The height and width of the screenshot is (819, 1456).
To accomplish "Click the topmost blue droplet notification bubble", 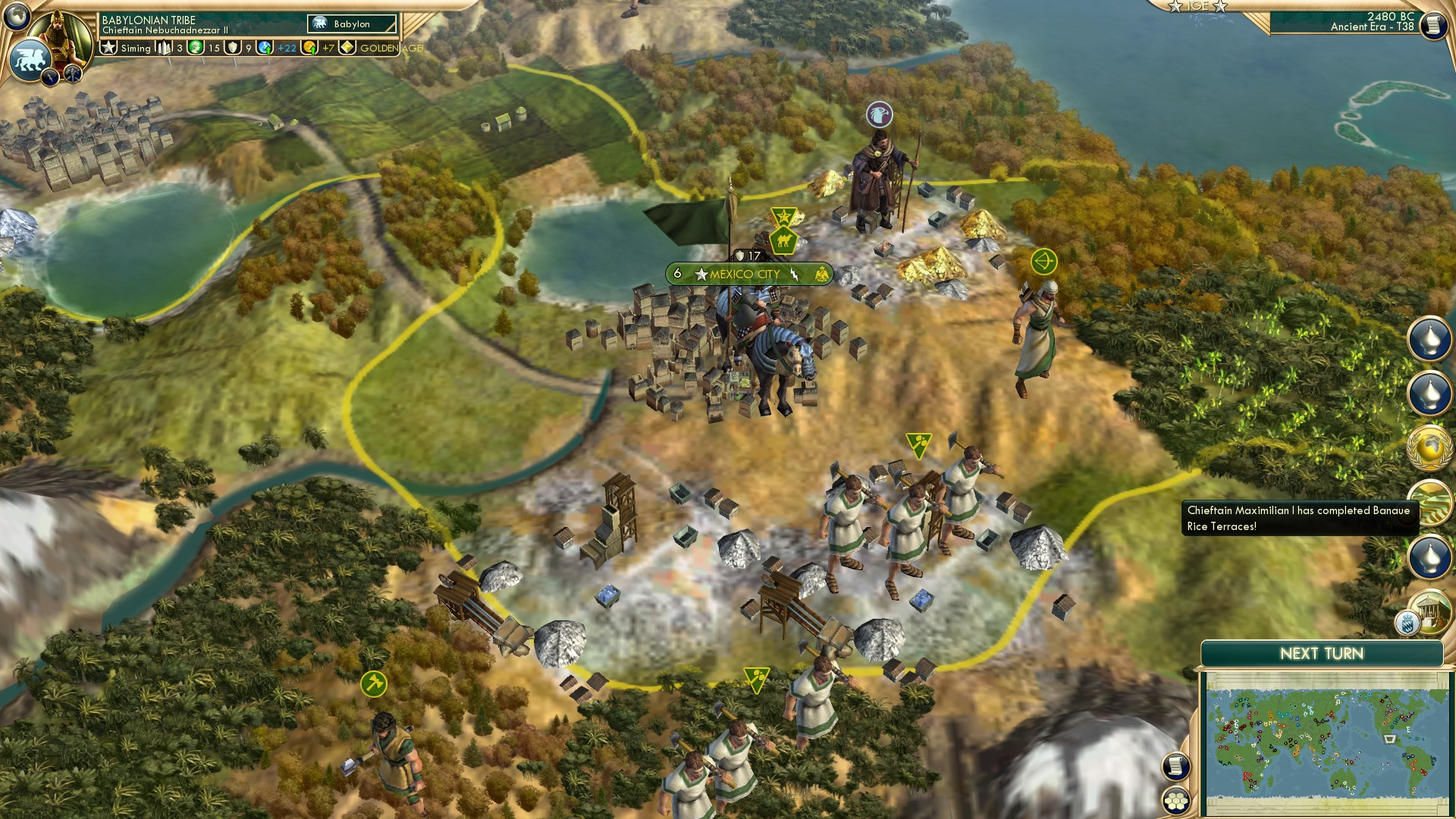I will [x=1430, y=338].
